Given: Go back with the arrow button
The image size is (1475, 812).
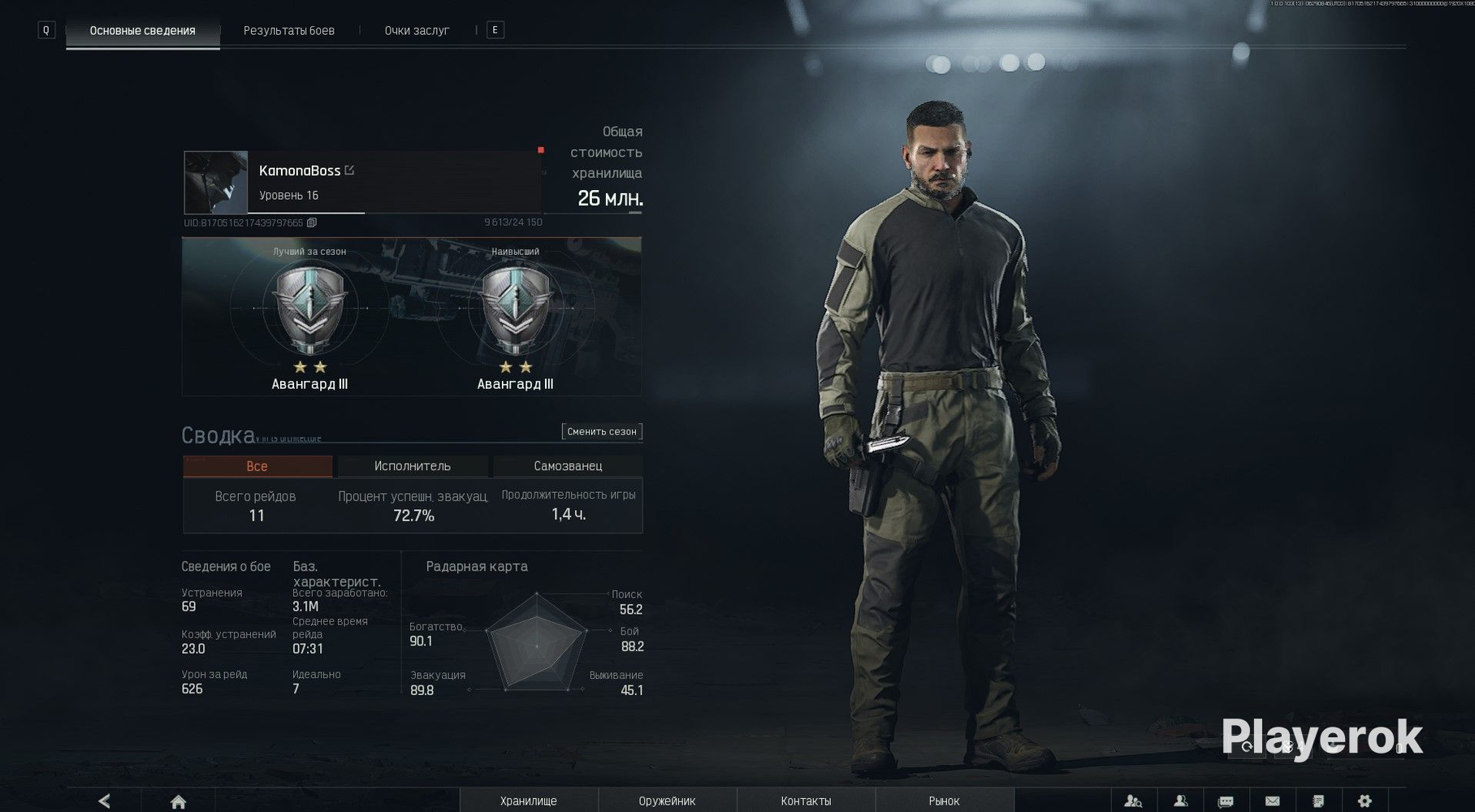Looking at the screenshot, I should point(104,801).
